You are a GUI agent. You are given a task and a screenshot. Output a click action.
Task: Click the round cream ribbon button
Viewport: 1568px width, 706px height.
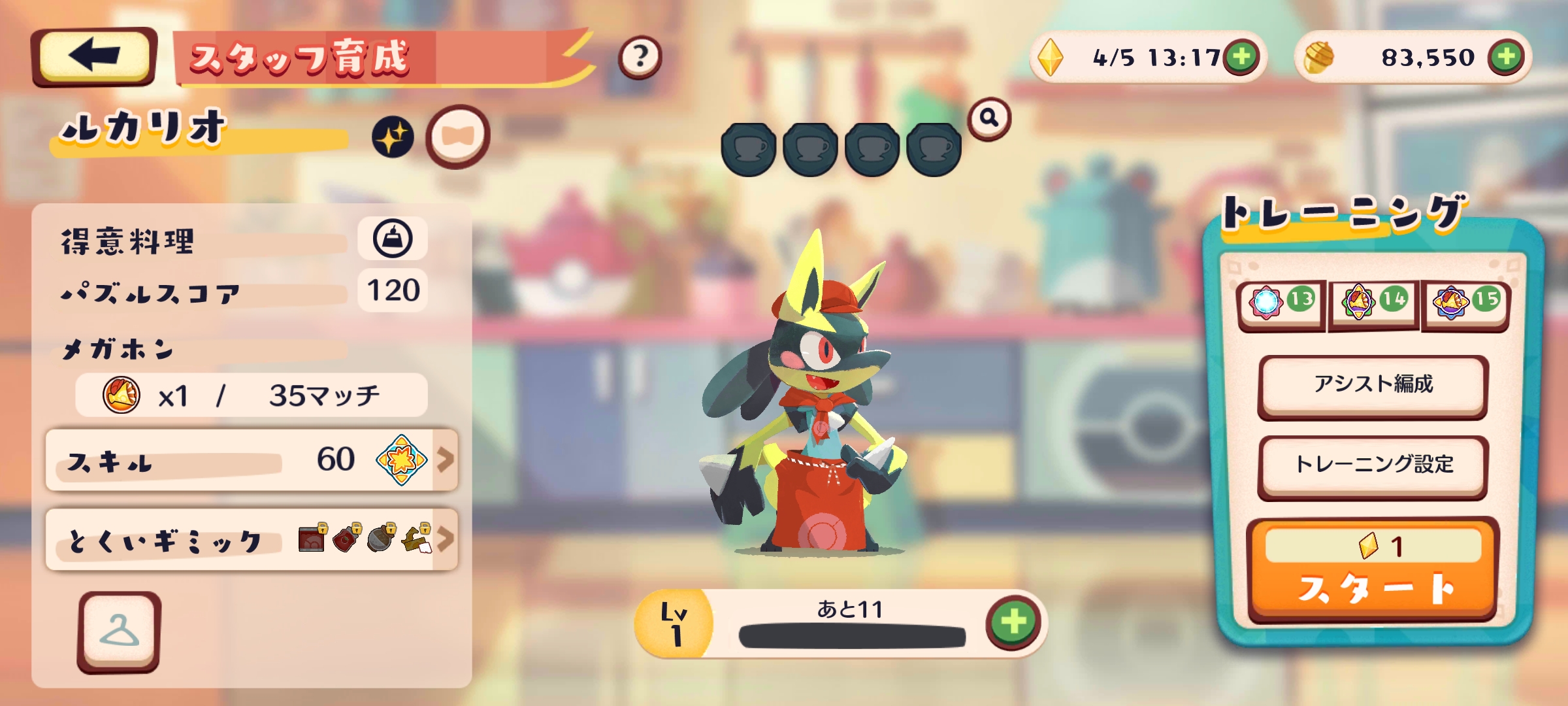(457, 137)
